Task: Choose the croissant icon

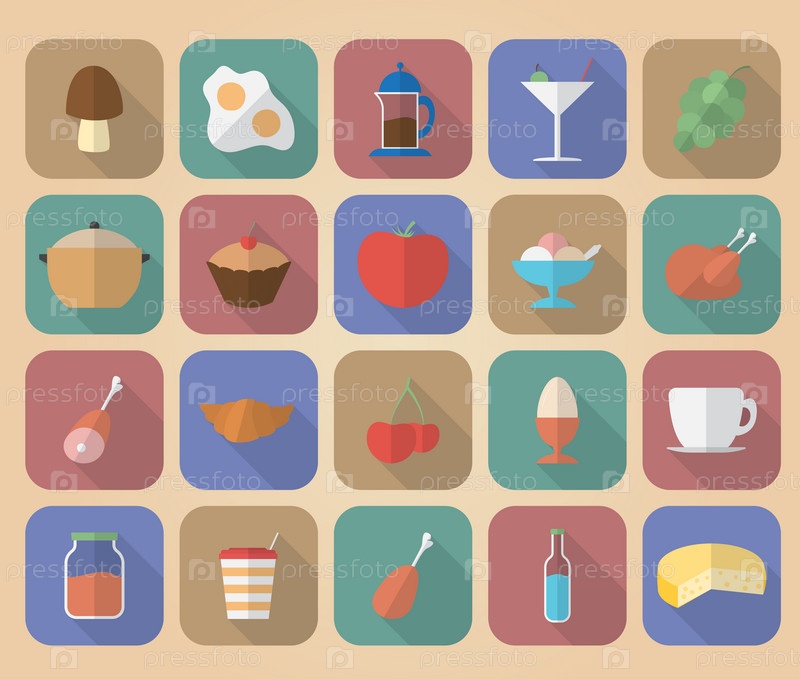Action: pos(248,420)
